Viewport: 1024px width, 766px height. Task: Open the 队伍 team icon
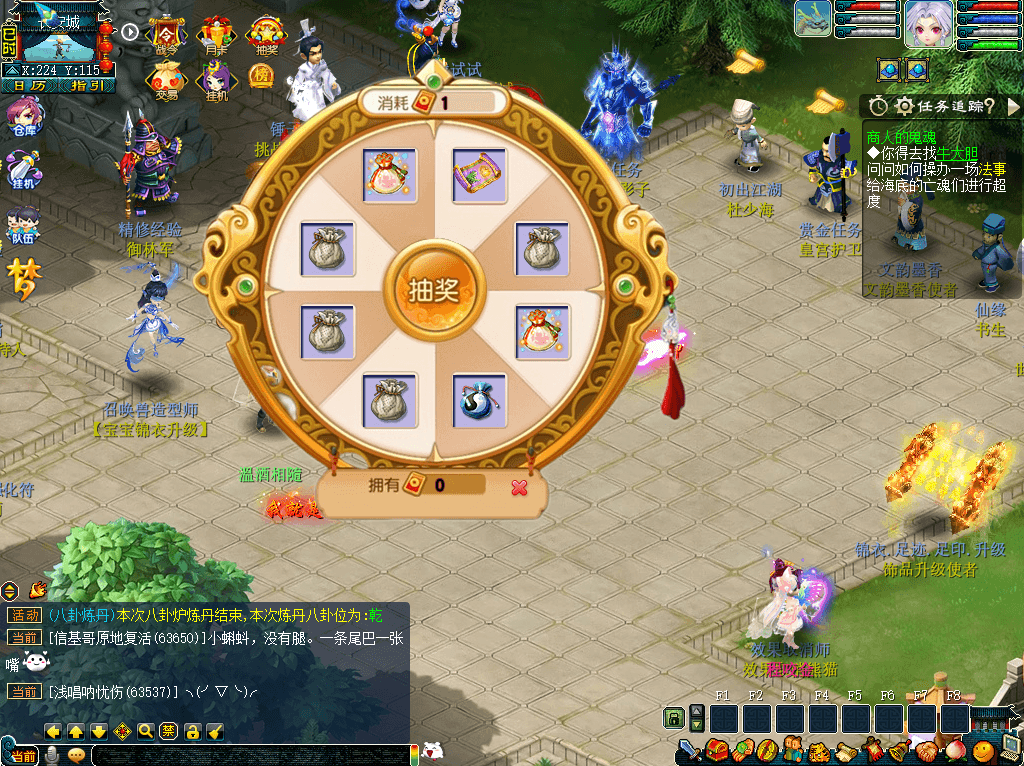coord(22,227)
